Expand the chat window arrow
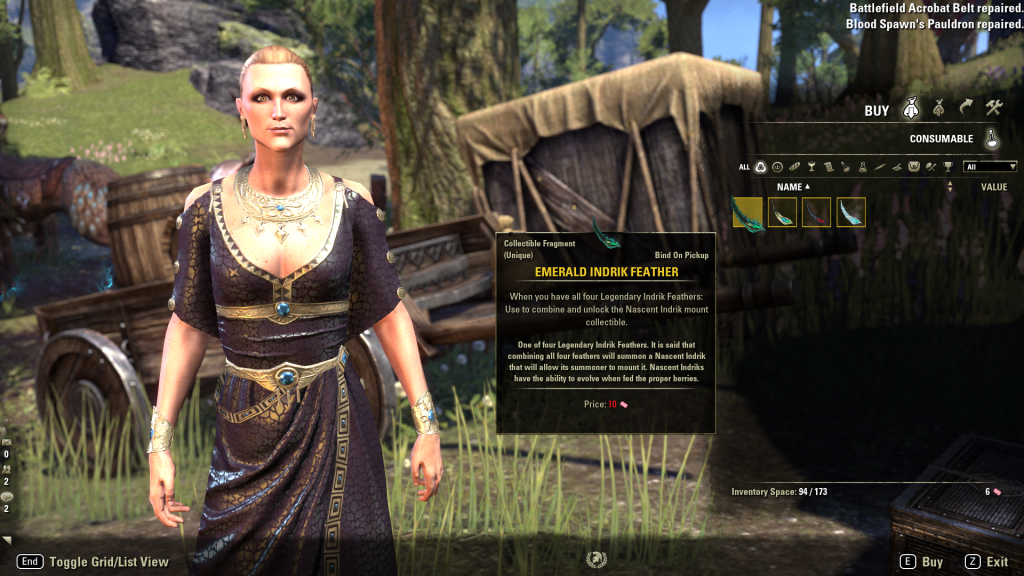Viewport: 1024px width, 576px height. pos(7,540)
